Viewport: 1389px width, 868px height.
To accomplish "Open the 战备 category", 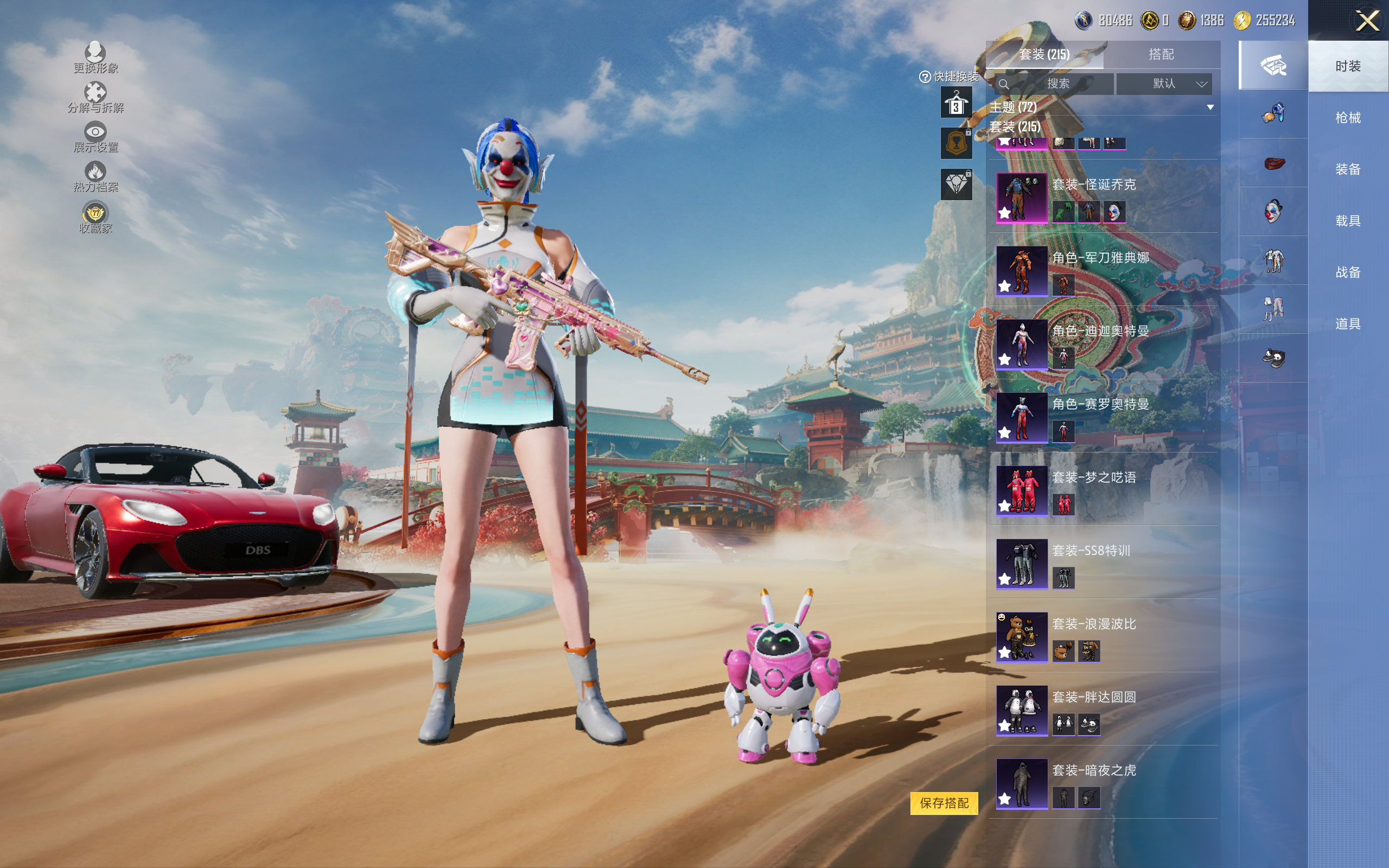I will click(1348, 272).
